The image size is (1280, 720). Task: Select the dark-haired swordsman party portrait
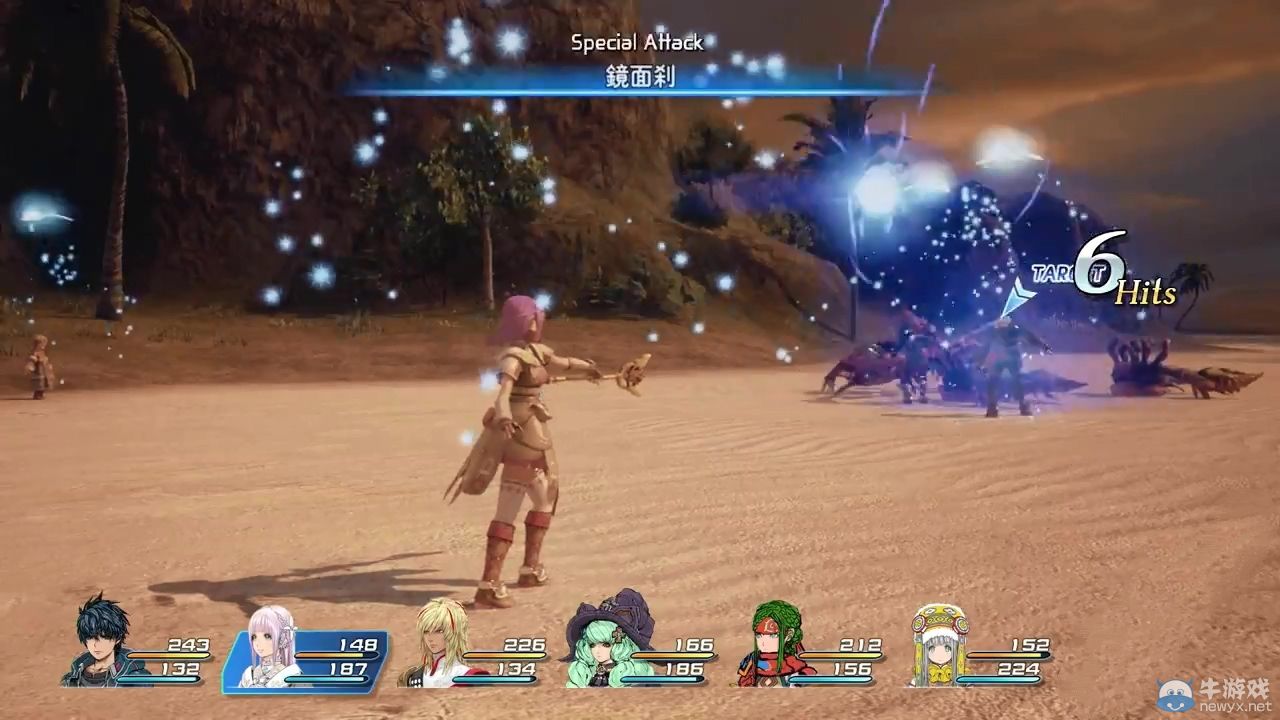(101, 642)
